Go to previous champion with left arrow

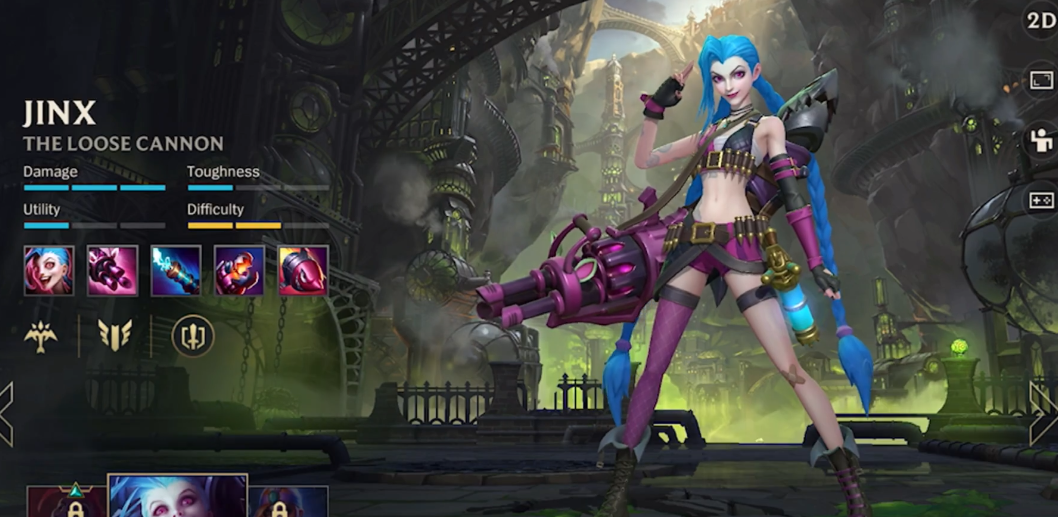point(7,413)
